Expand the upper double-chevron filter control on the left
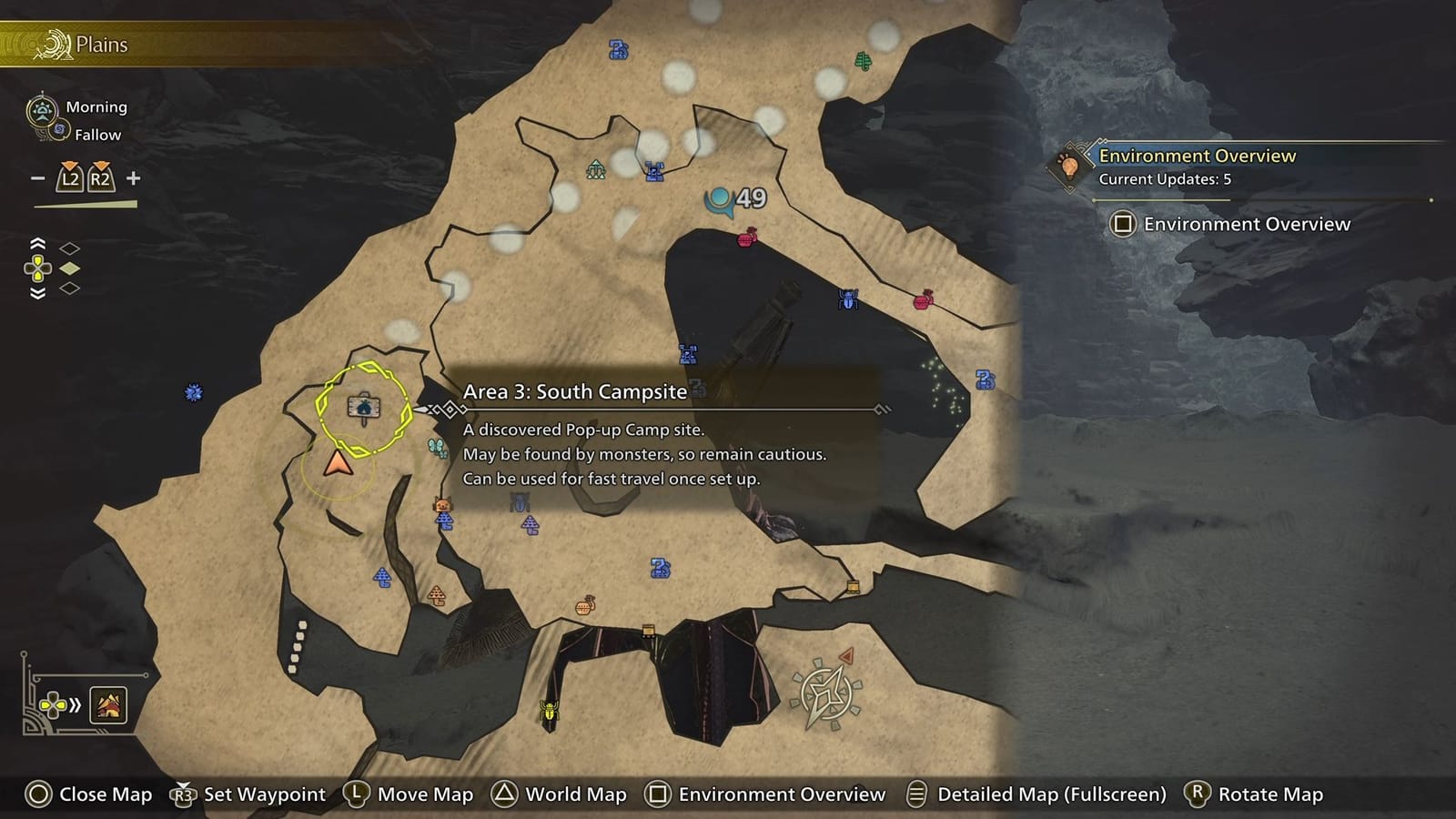This screenshot has height=819, width=1456. click(x=37, y=244)
